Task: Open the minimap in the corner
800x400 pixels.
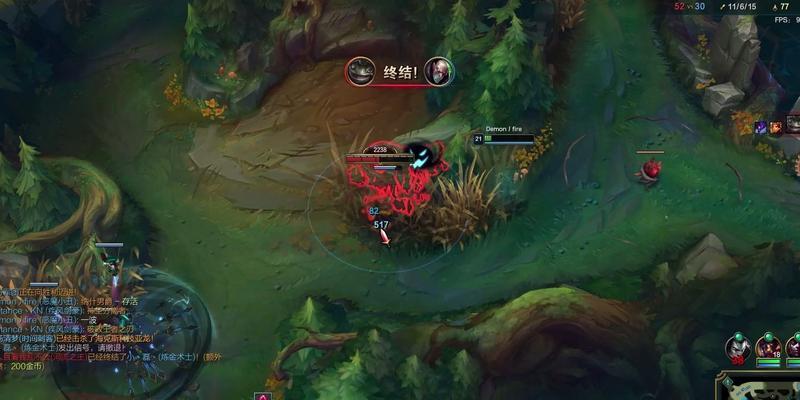Action: click(x=759, y=388)
